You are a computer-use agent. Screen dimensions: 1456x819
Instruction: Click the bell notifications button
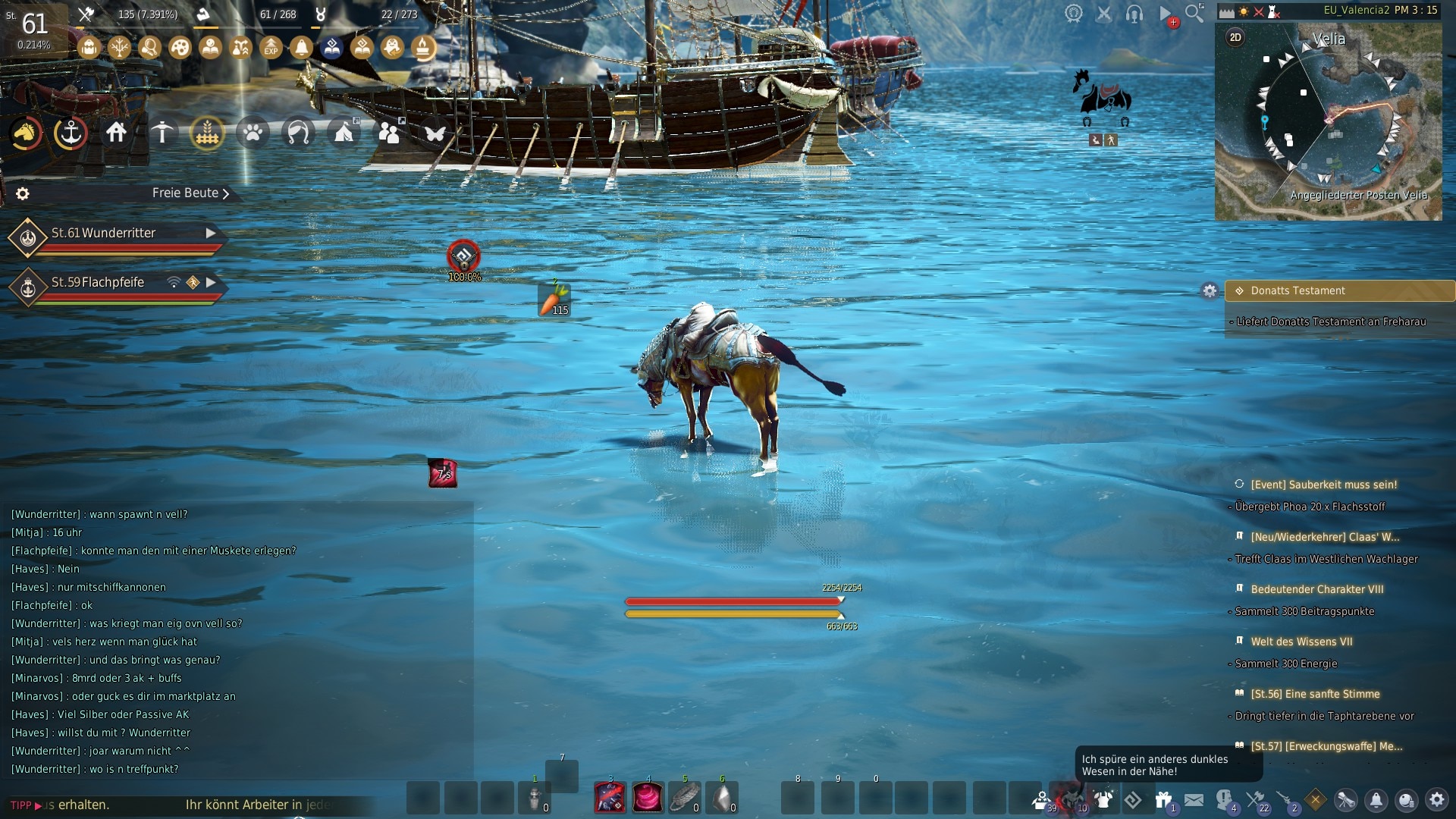tap(1376, 799)
